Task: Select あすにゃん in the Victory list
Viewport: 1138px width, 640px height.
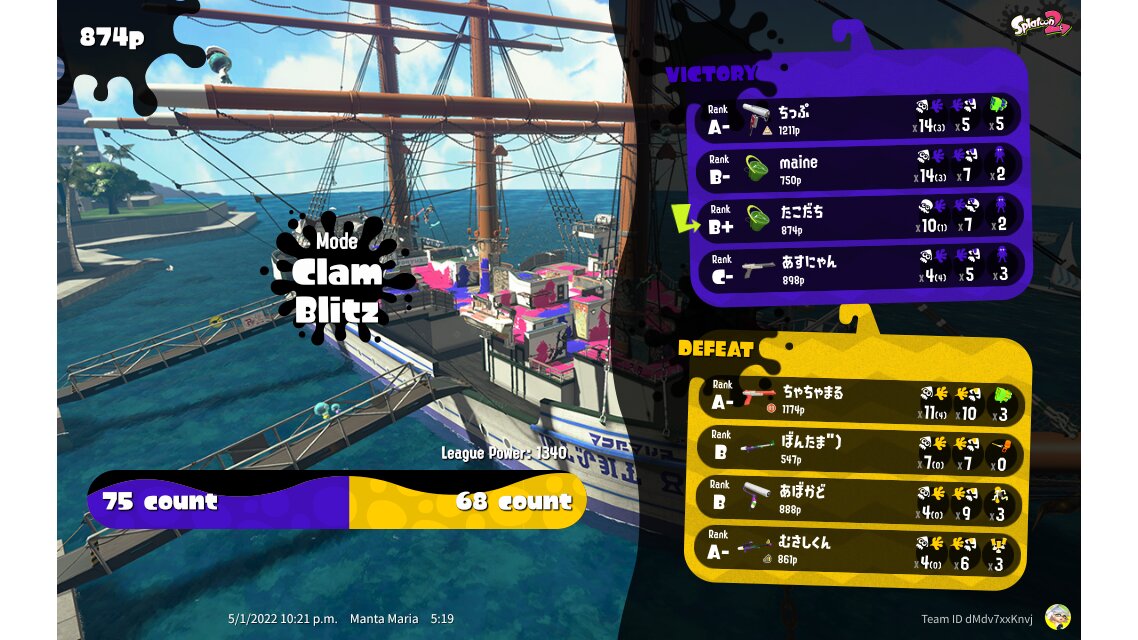Action: (x=860, y=268)
